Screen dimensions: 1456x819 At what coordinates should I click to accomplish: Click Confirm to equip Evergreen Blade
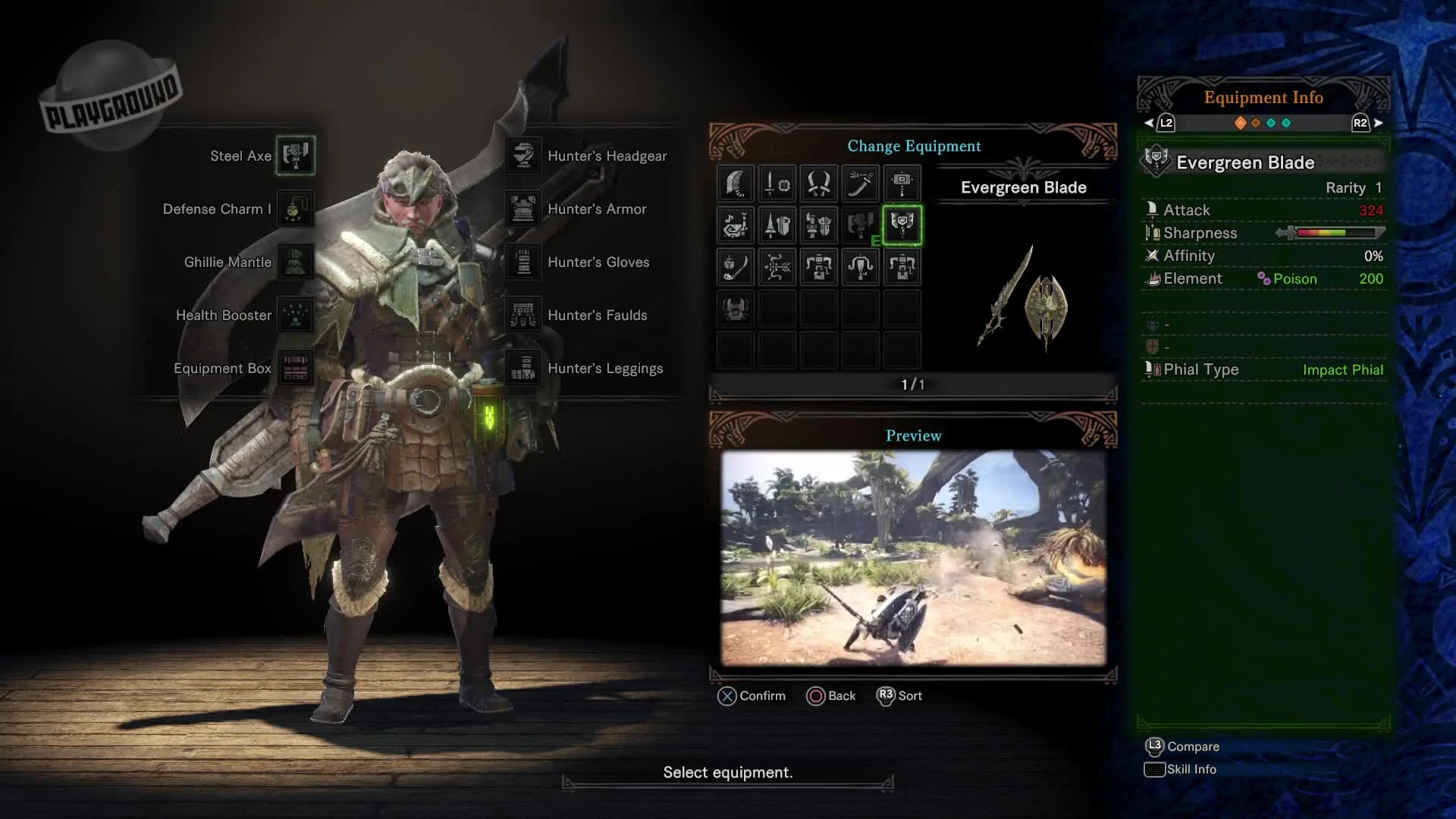pos(751,695)
